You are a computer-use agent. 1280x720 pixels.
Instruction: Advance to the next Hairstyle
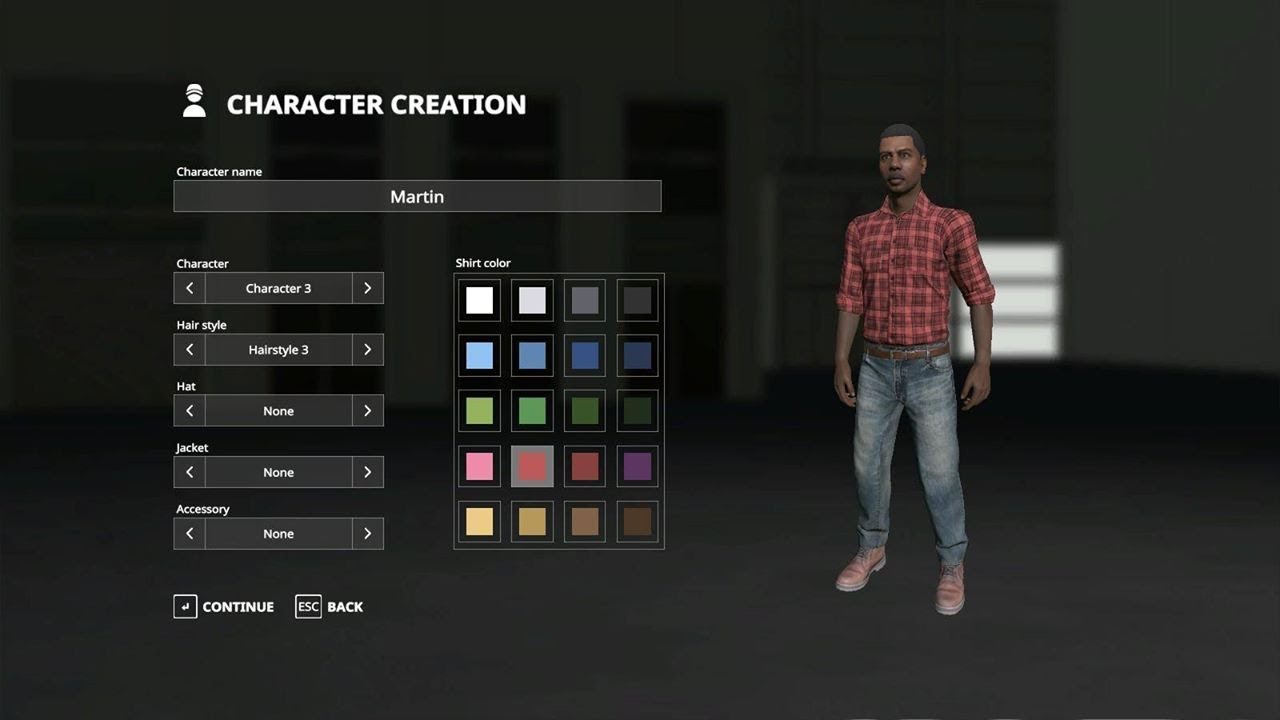367,349
